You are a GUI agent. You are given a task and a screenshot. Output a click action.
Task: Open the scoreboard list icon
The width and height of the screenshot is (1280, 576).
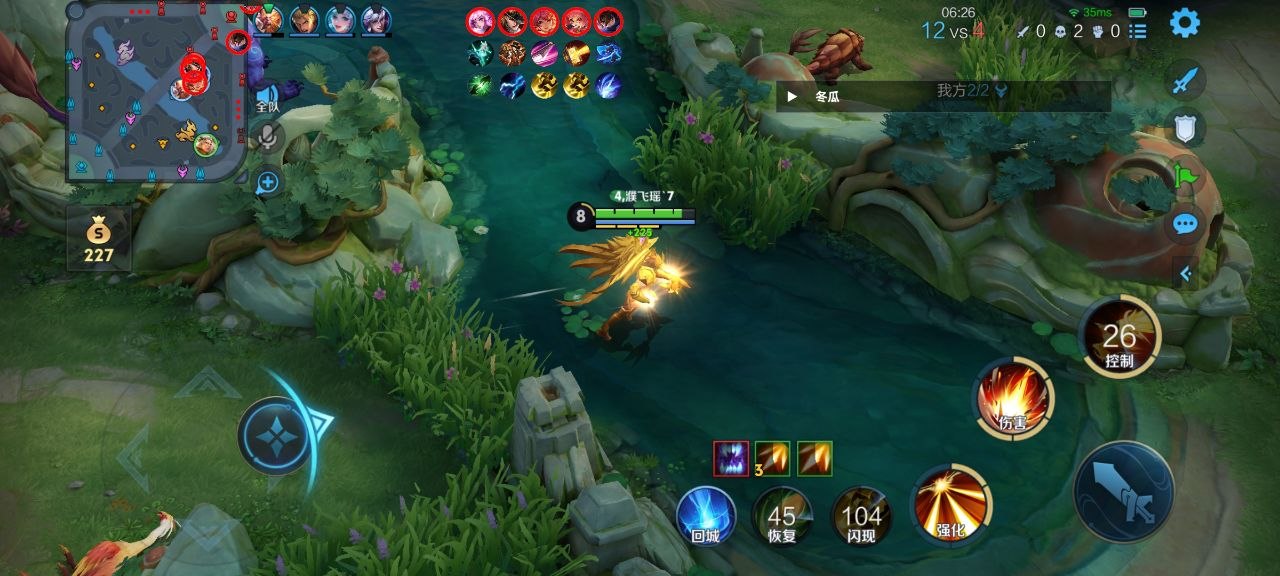[x=1137, y=31]
